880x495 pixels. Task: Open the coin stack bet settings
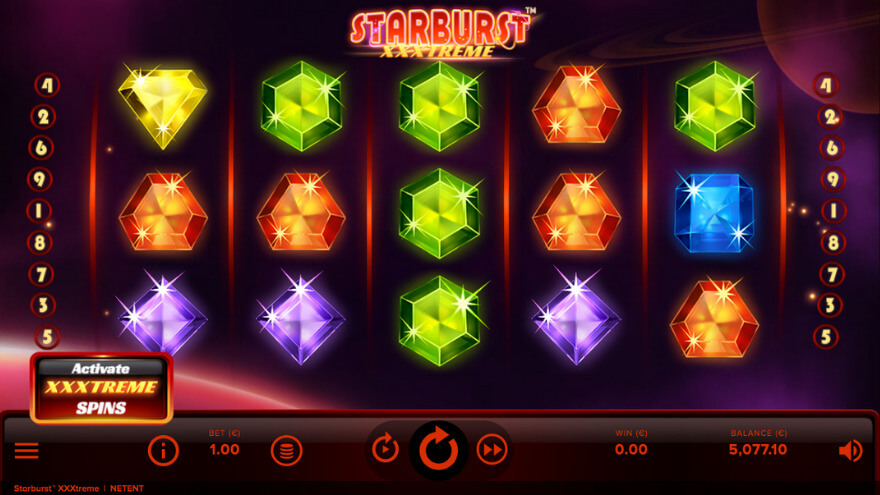(286, 450)
